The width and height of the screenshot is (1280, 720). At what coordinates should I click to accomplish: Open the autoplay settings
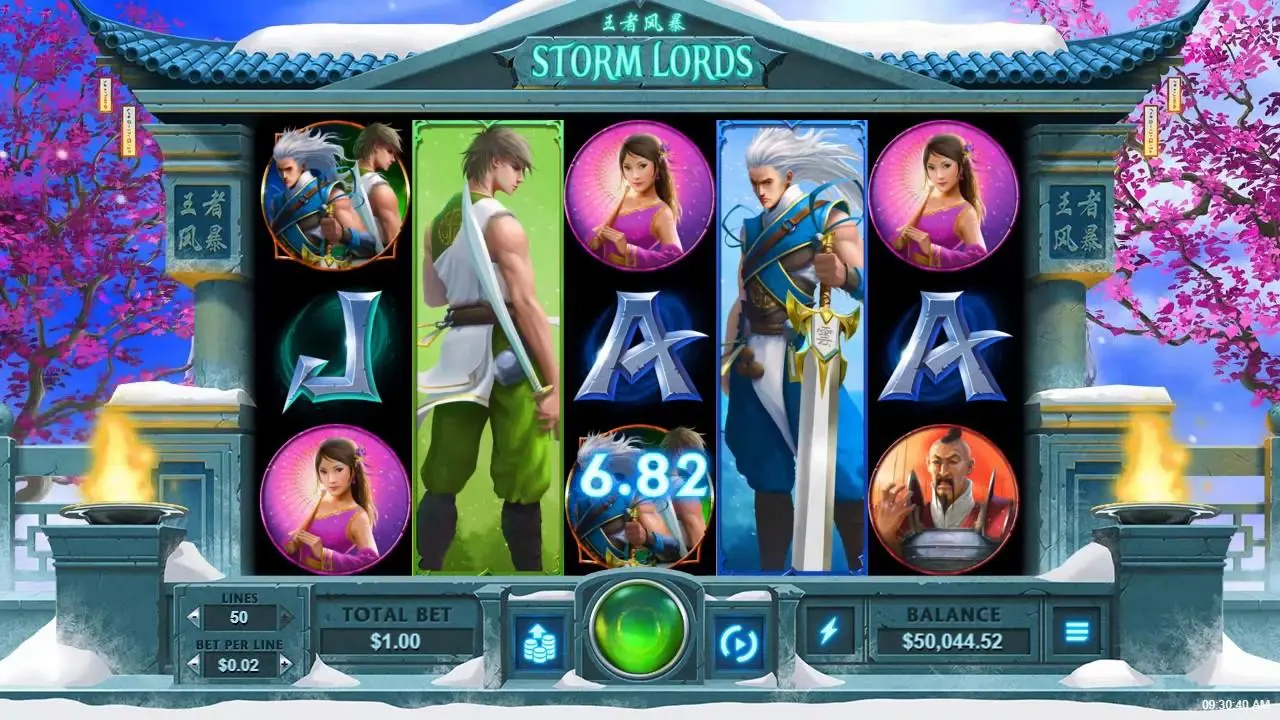(739, 640)
